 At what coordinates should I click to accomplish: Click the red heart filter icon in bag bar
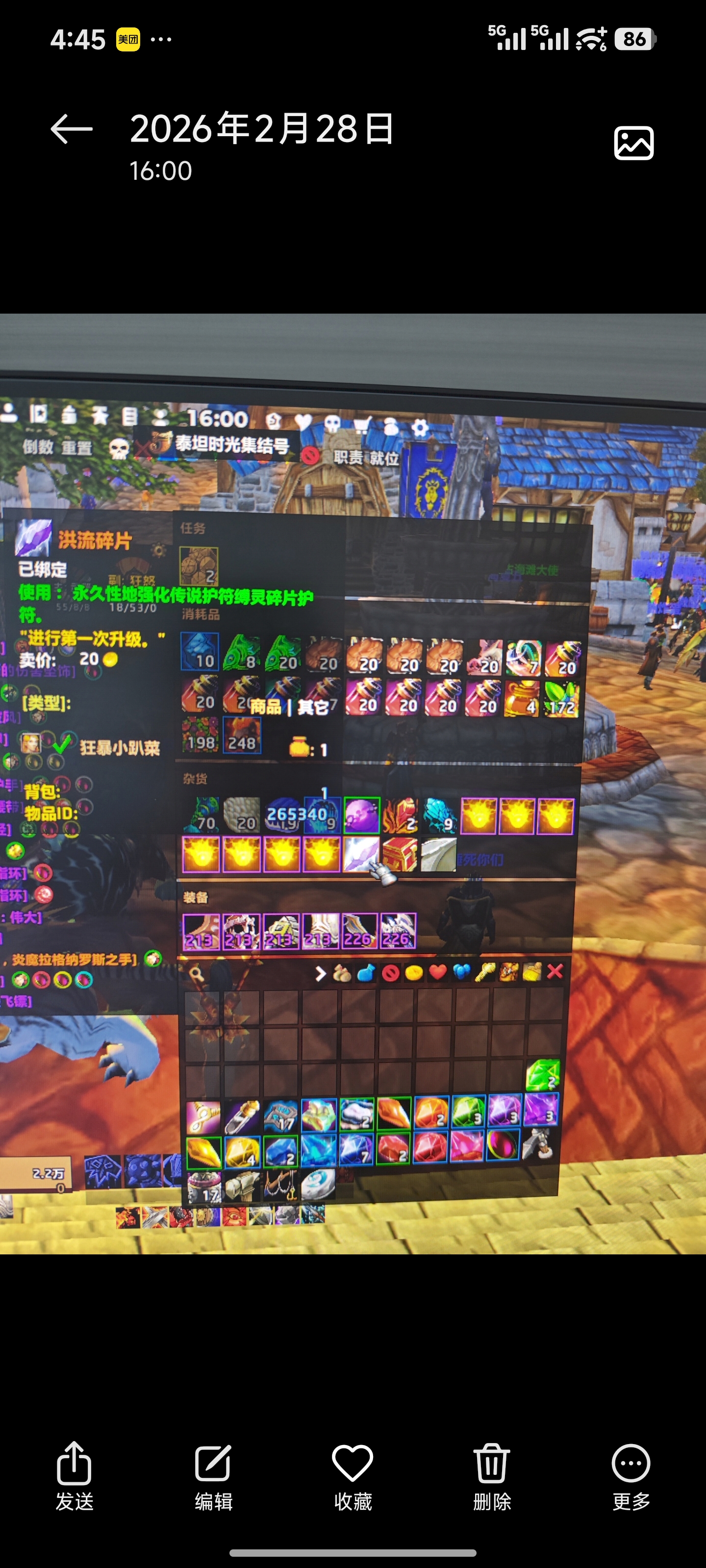tap(437, 972)
